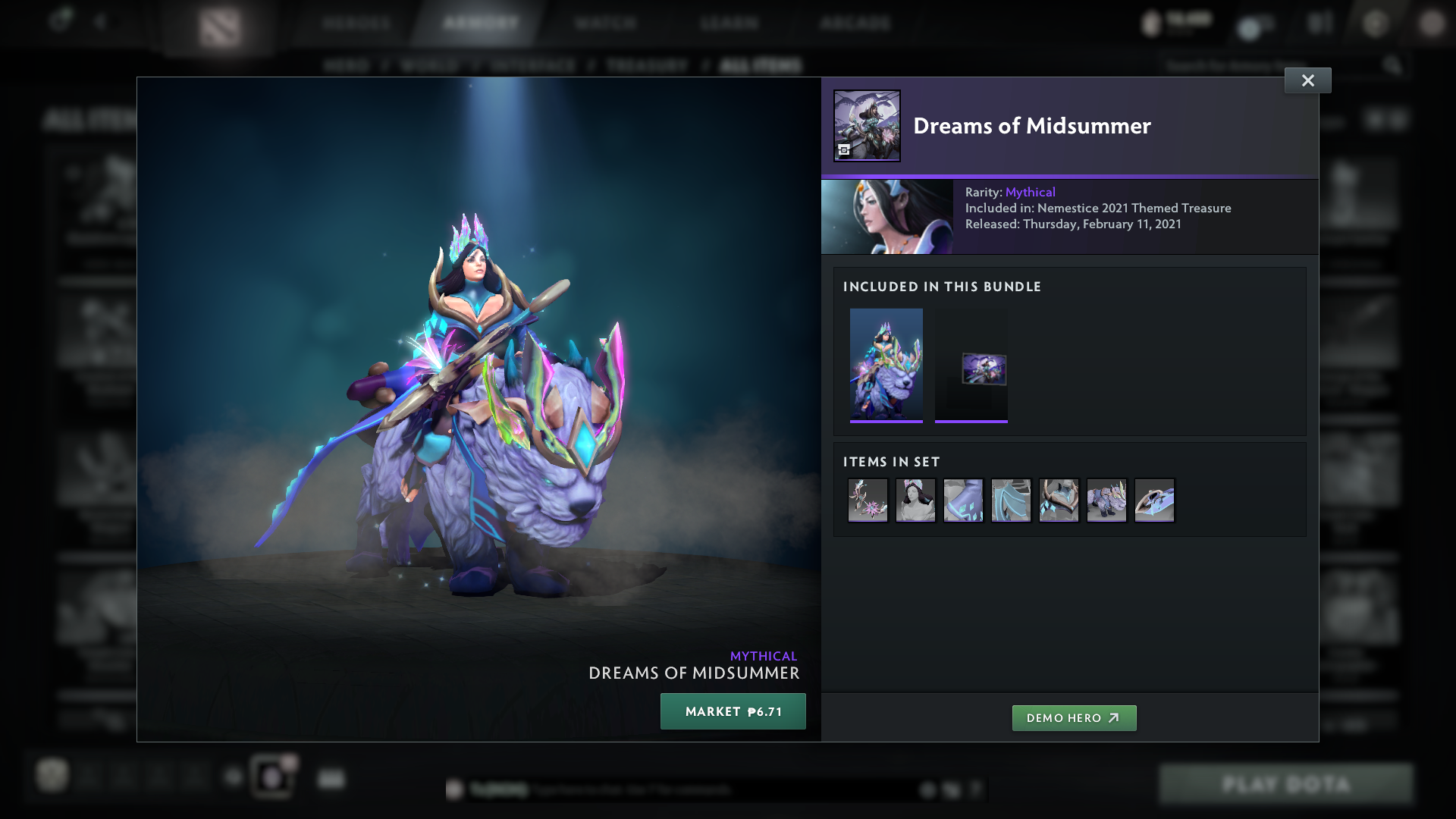Pick the bow weapon item in set
The image size is (1456, 819).
(x=868, y=500)
